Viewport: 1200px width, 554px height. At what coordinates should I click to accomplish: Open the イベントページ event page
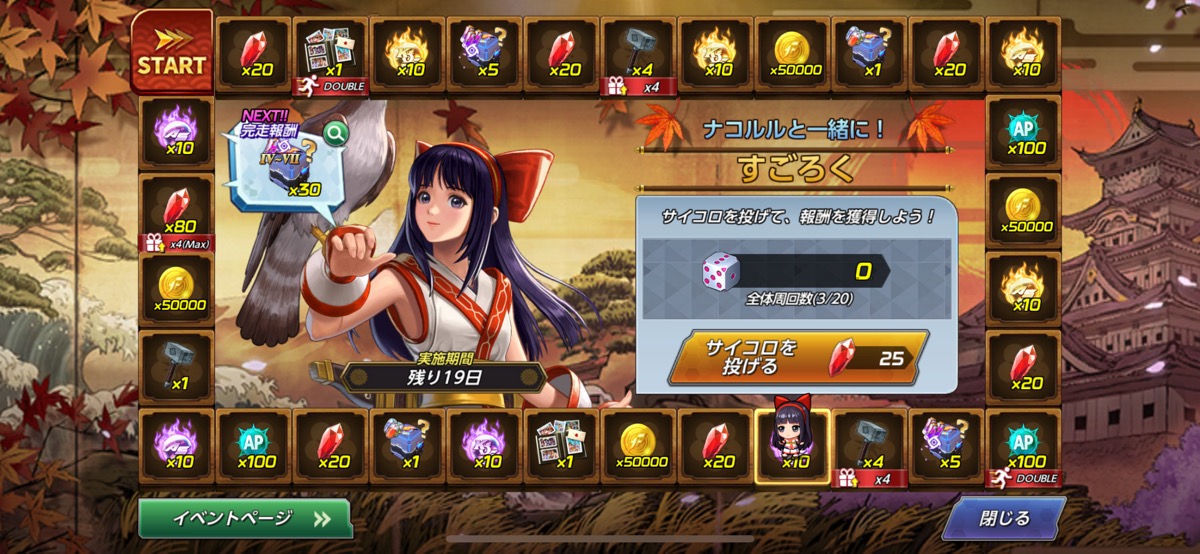tap(245, 518)
